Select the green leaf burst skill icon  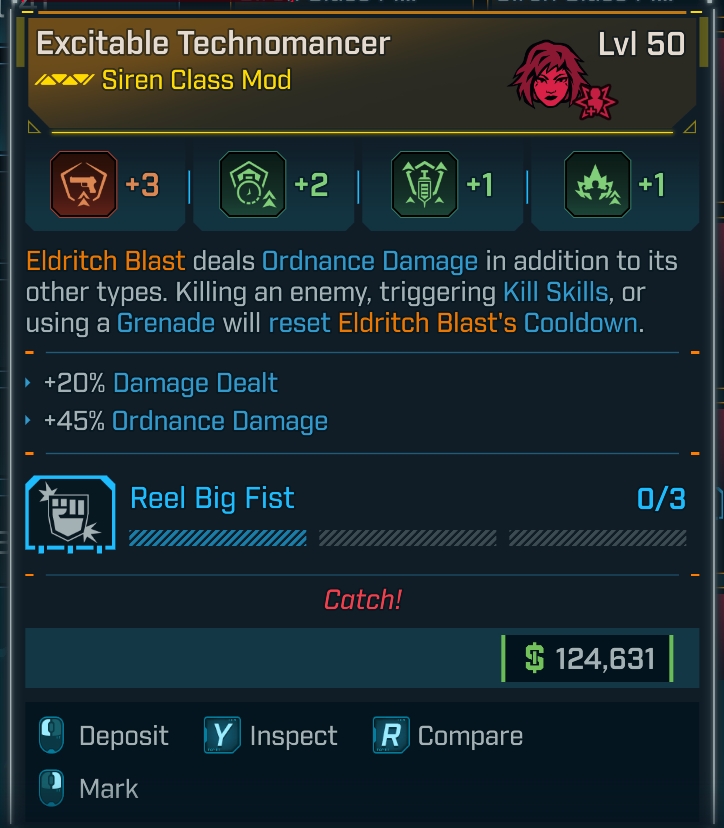coord(596,186)
